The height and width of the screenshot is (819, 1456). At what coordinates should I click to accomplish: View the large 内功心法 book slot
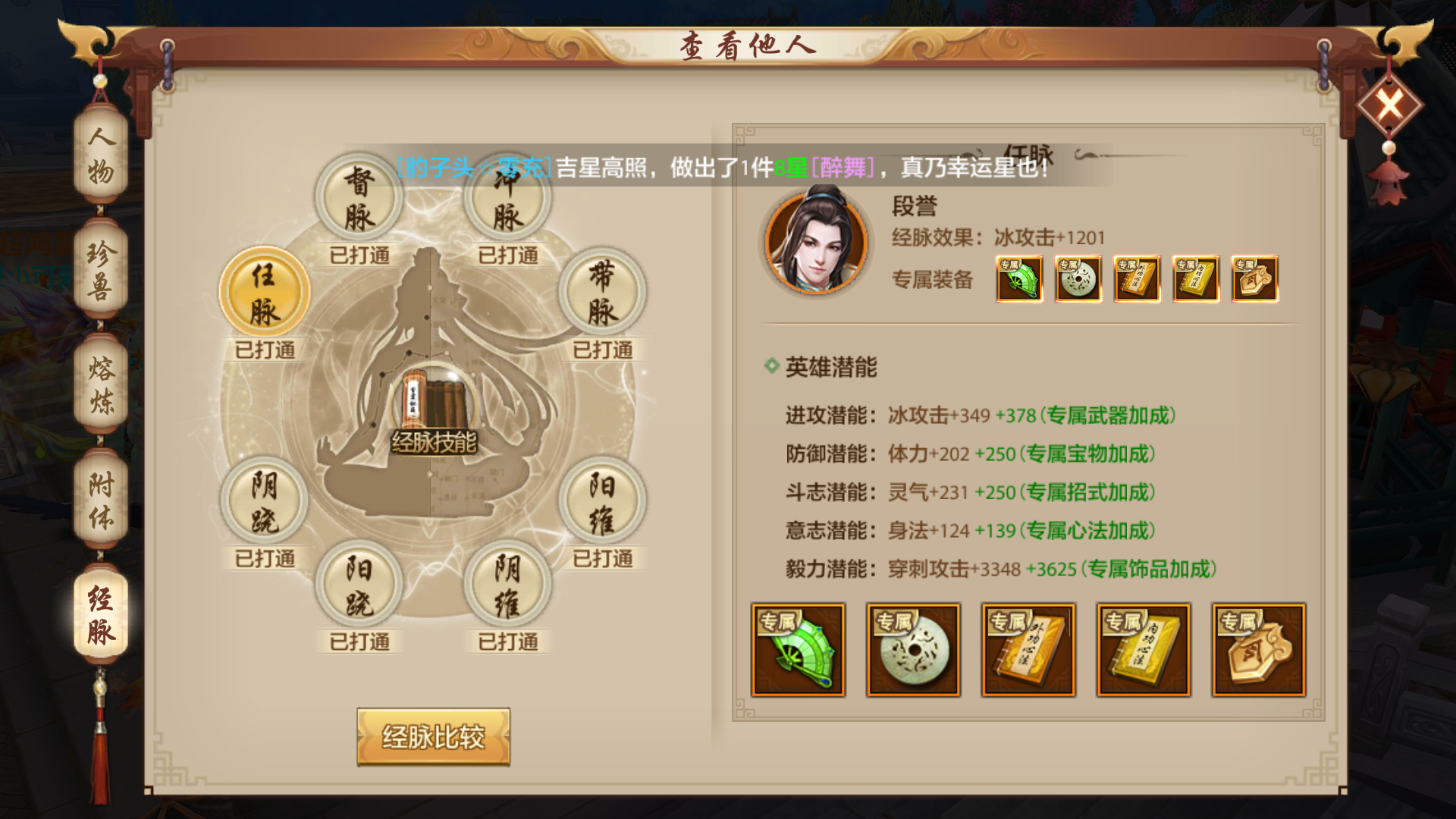coord(1144,650)
